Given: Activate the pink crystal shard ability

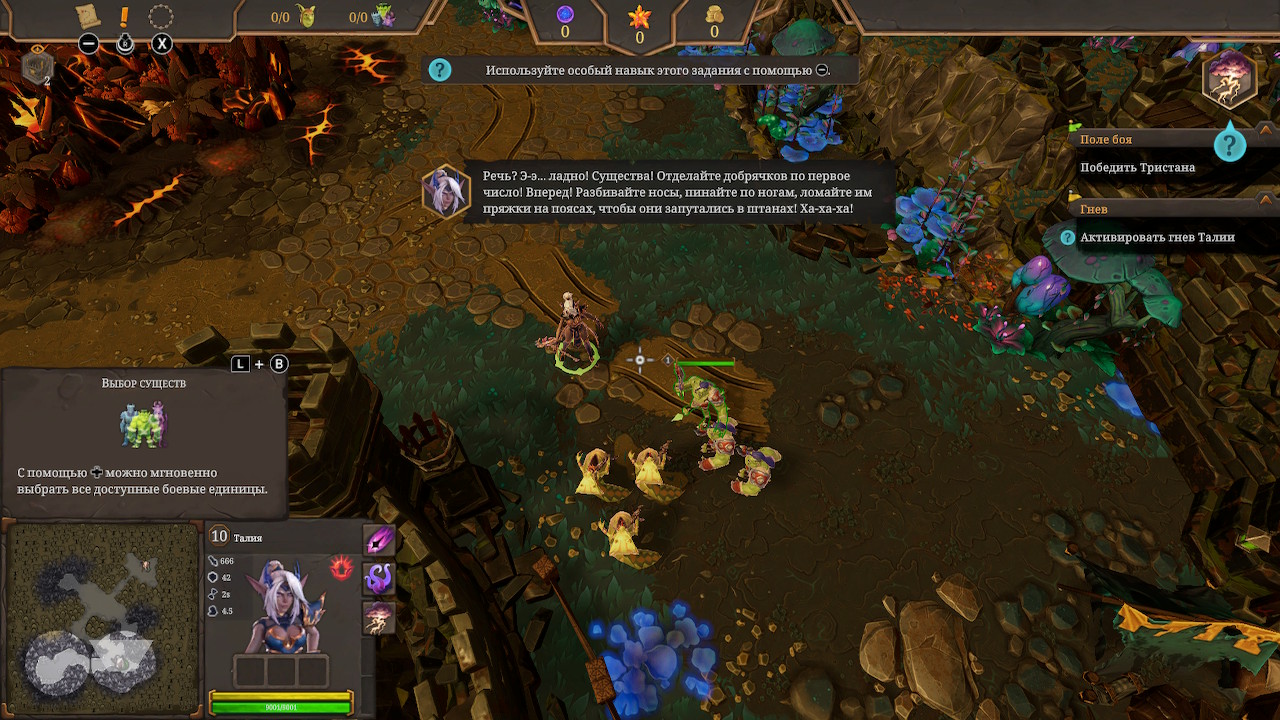Looking at the screenshot, I should click(379, 540).
